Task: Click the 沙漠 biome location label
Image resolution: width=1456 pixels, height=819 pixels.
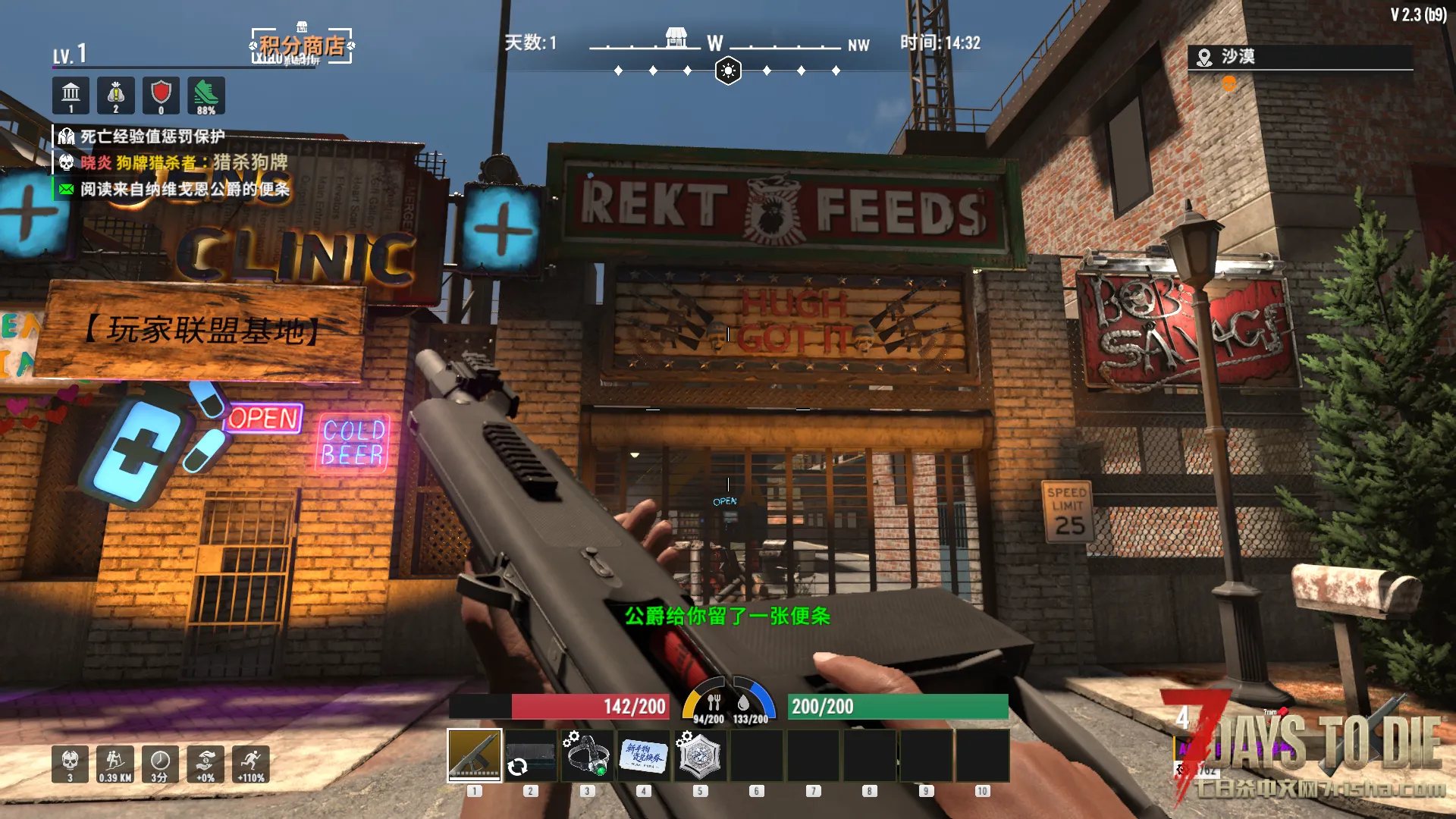Action: (x=1237, y=57)
